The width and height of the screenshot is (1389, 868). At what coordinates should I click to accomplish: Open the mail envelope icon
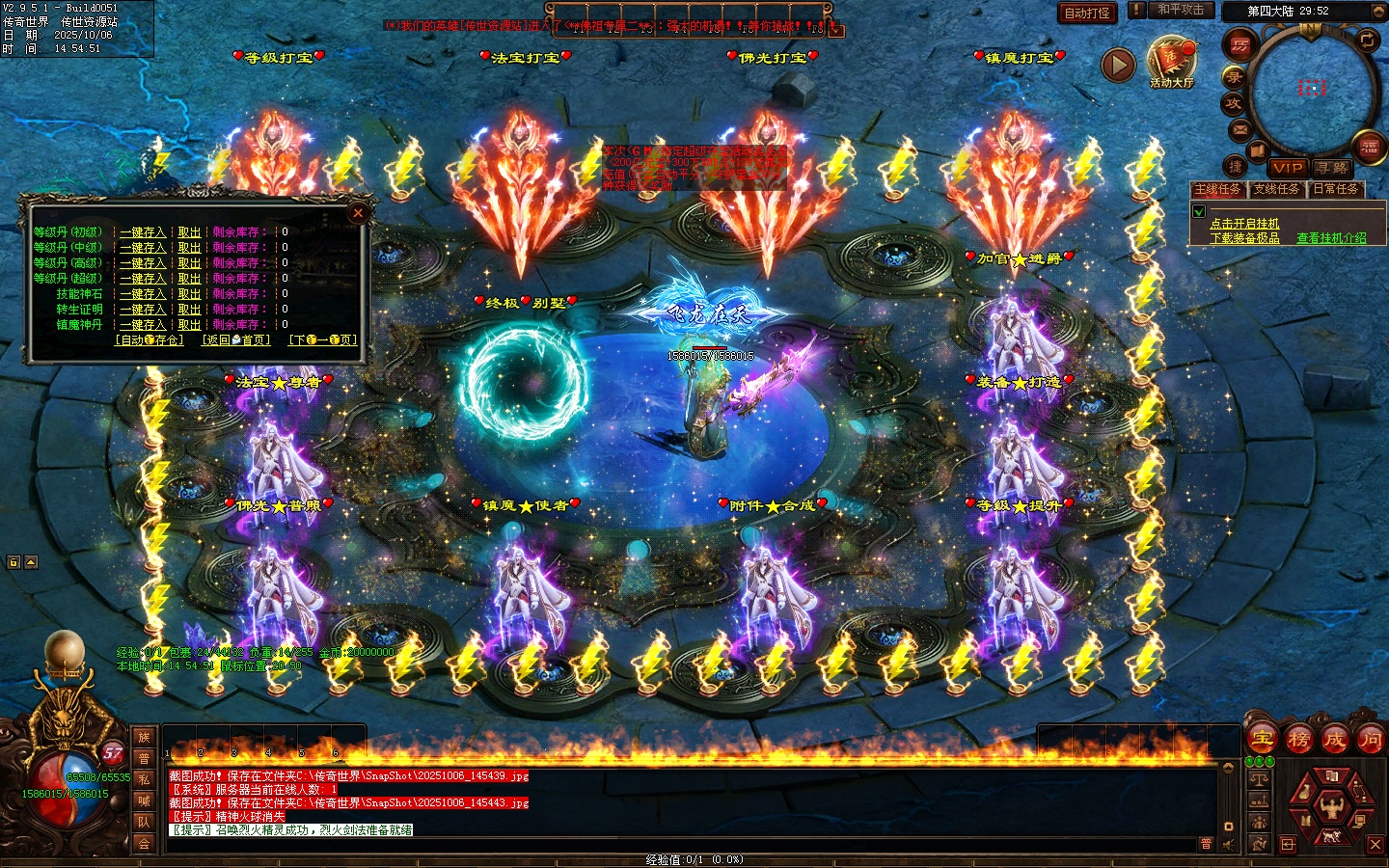(x=1239, y=129)
